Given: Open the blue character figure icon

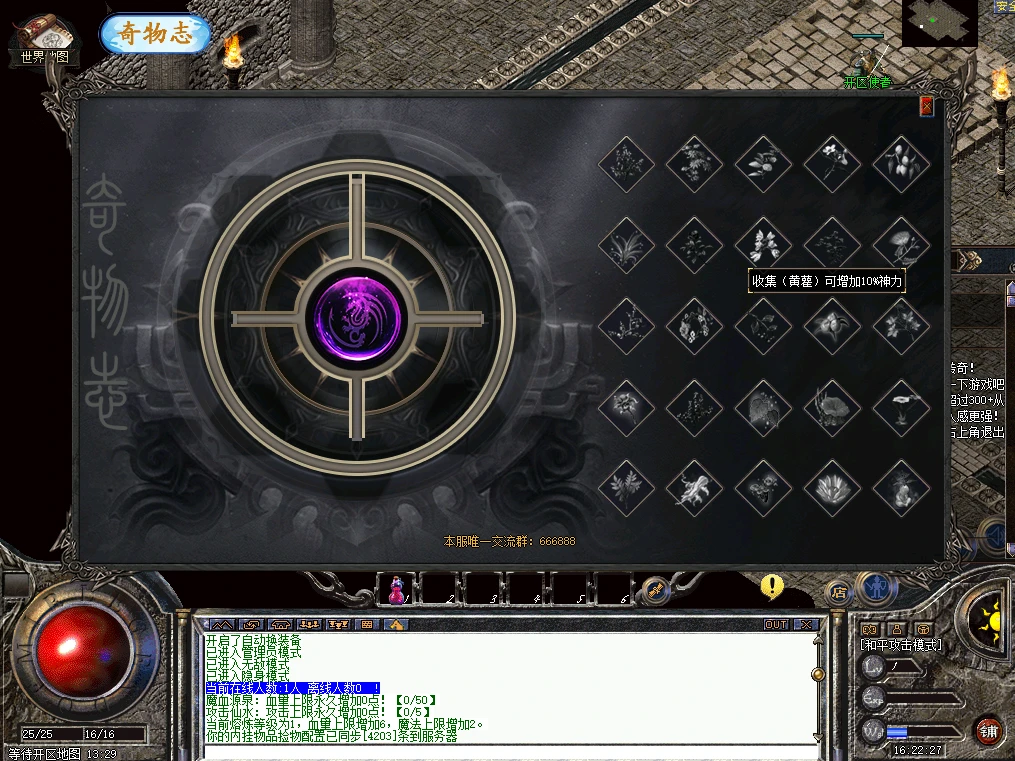Looking at the screenshot, I should point(877,588).
